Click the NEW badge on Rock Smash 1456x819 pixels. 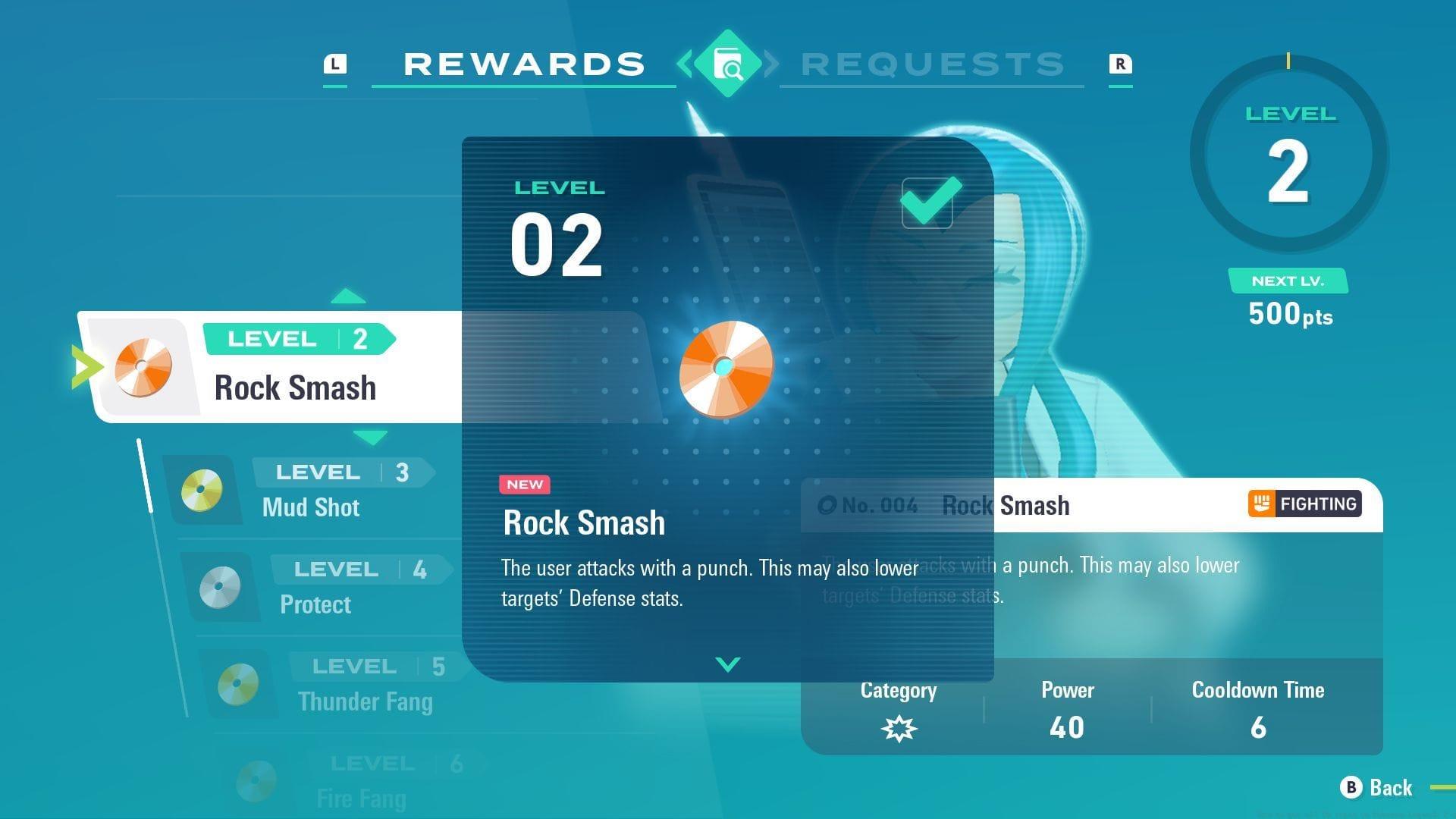tap(525, 485)
